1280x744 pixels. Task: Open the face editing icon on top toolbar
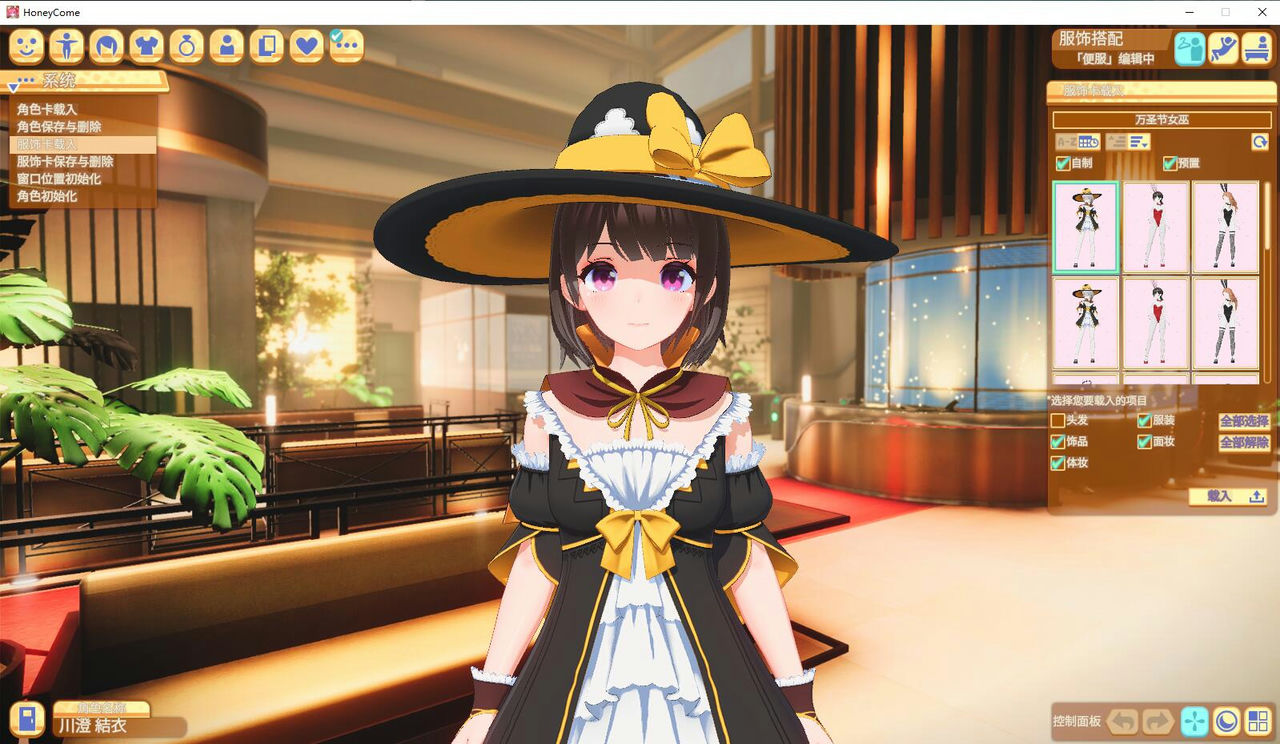pos(26,46)
